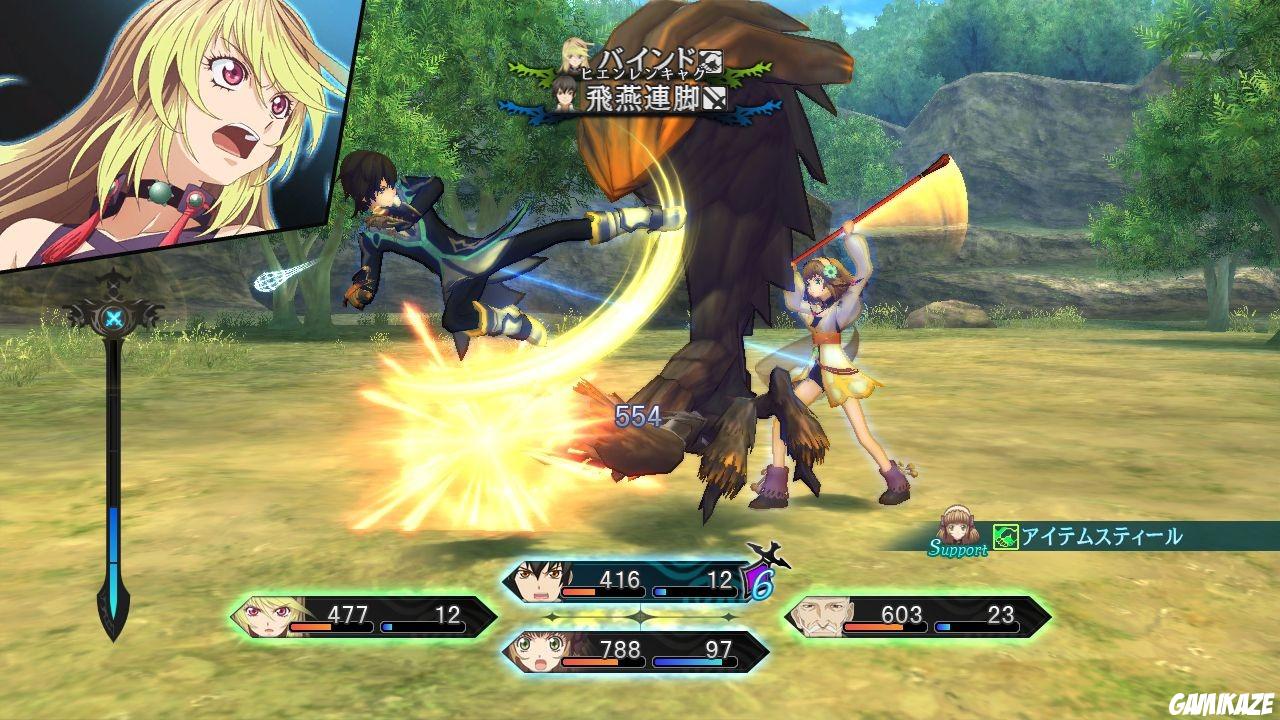Click Jude's portrait on his status plate

tap(541, 580)
